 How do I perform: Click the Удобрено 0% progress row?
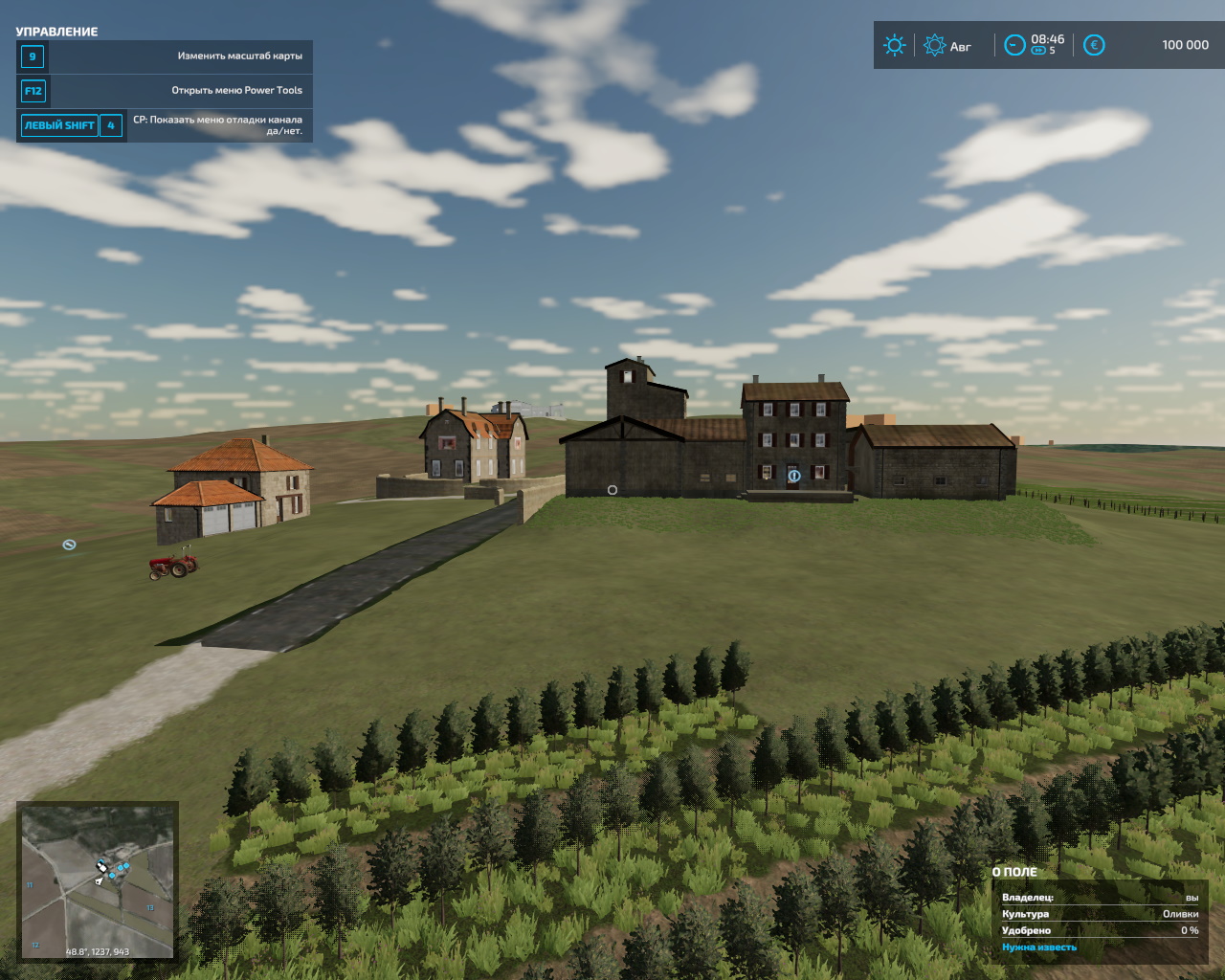click(x=1101, y=929)
